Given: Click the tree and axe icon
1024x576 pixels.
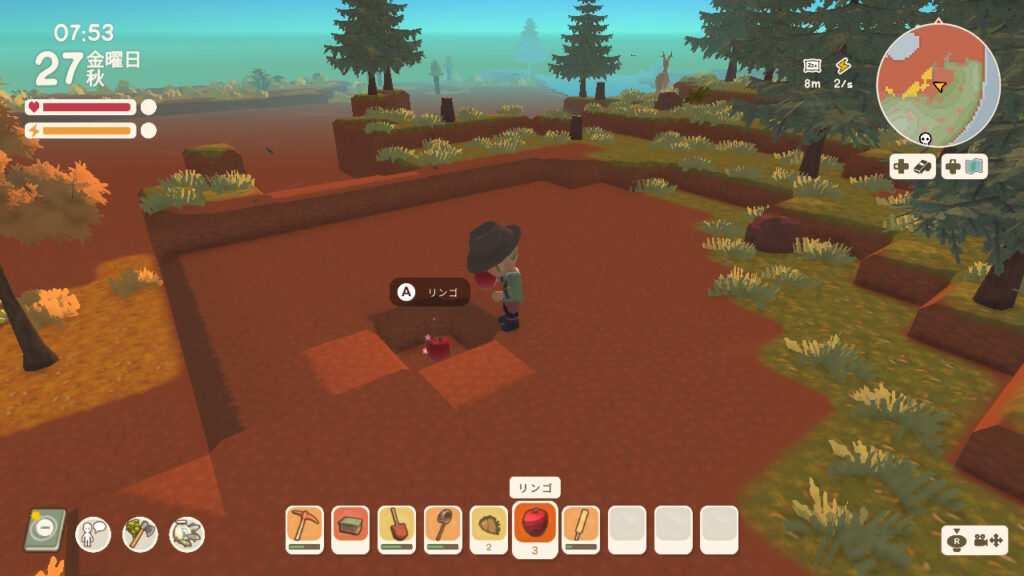Looking at the screenshot, I should coord(140,533).
